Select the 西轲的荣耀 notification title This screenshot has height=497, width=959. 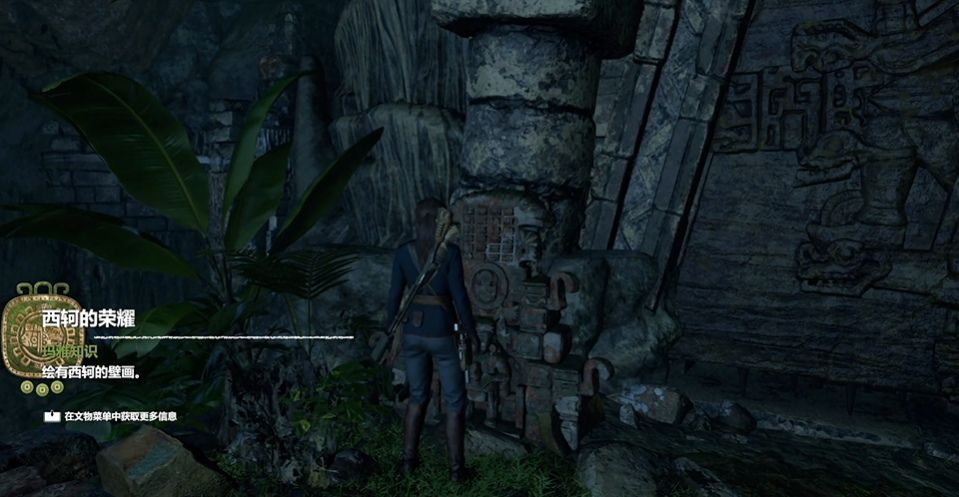pos(88,320)
